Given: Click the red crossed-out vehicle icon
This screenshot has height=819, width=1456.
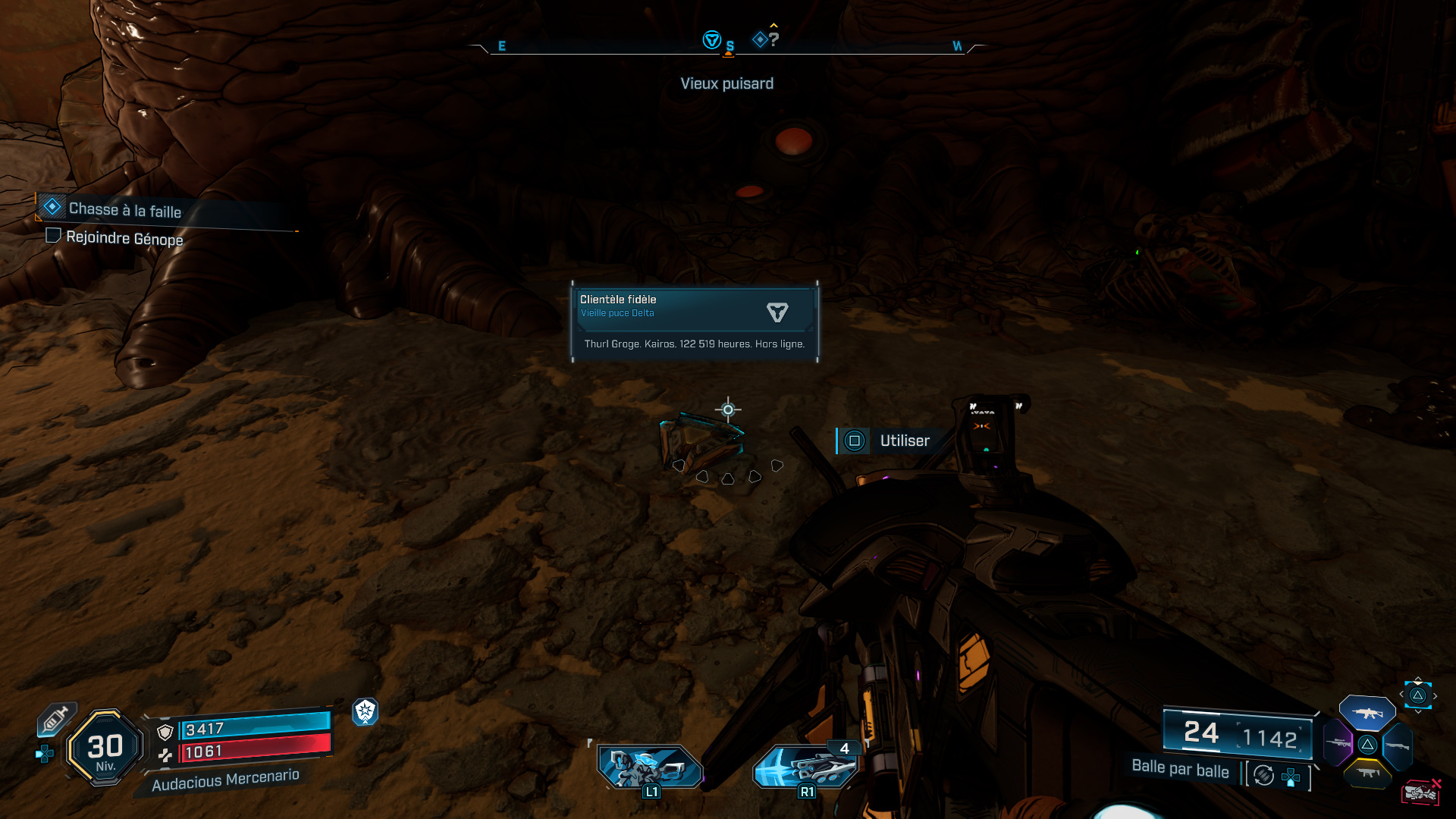Looking at the screenshot, I should (x=1420, y=792).
